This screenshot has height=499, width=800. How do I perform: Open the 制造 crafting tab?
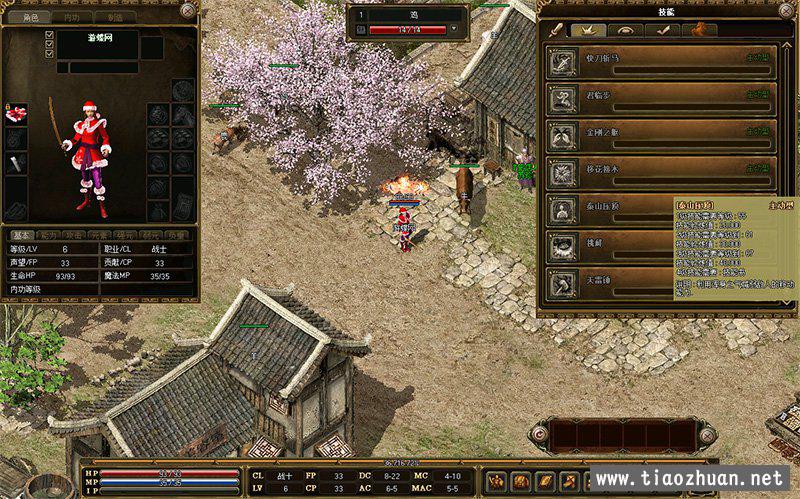(116, 18)
